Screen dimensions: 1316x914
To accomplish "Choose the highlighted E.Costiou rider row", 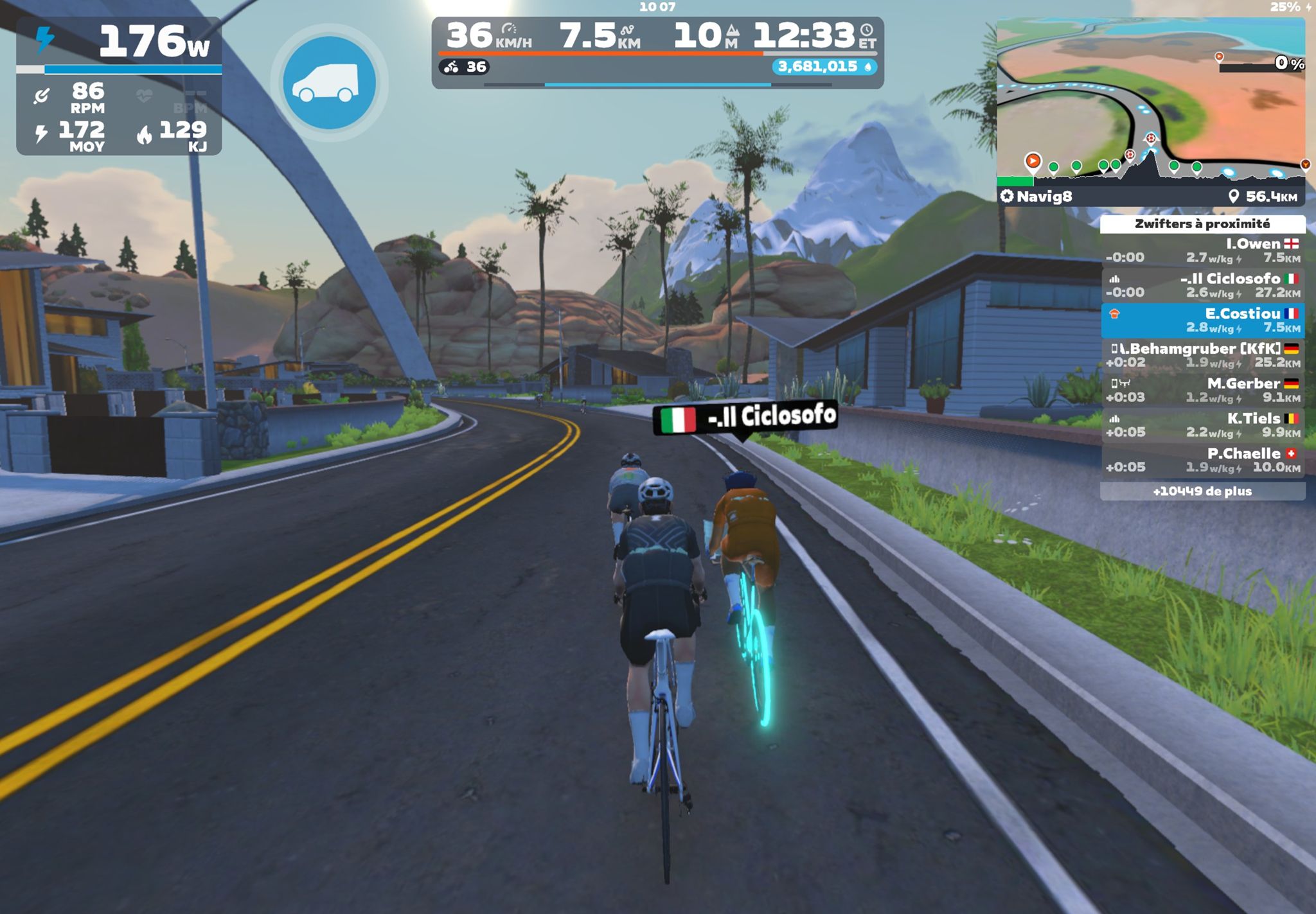I will pyautogui.click(x=1202, y=321).
